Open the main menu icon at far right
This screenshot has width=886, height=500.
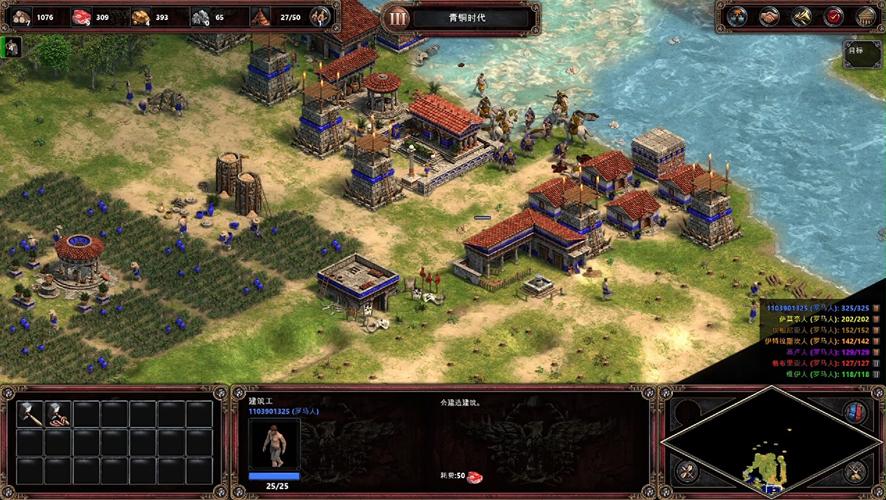pos(866,16)
